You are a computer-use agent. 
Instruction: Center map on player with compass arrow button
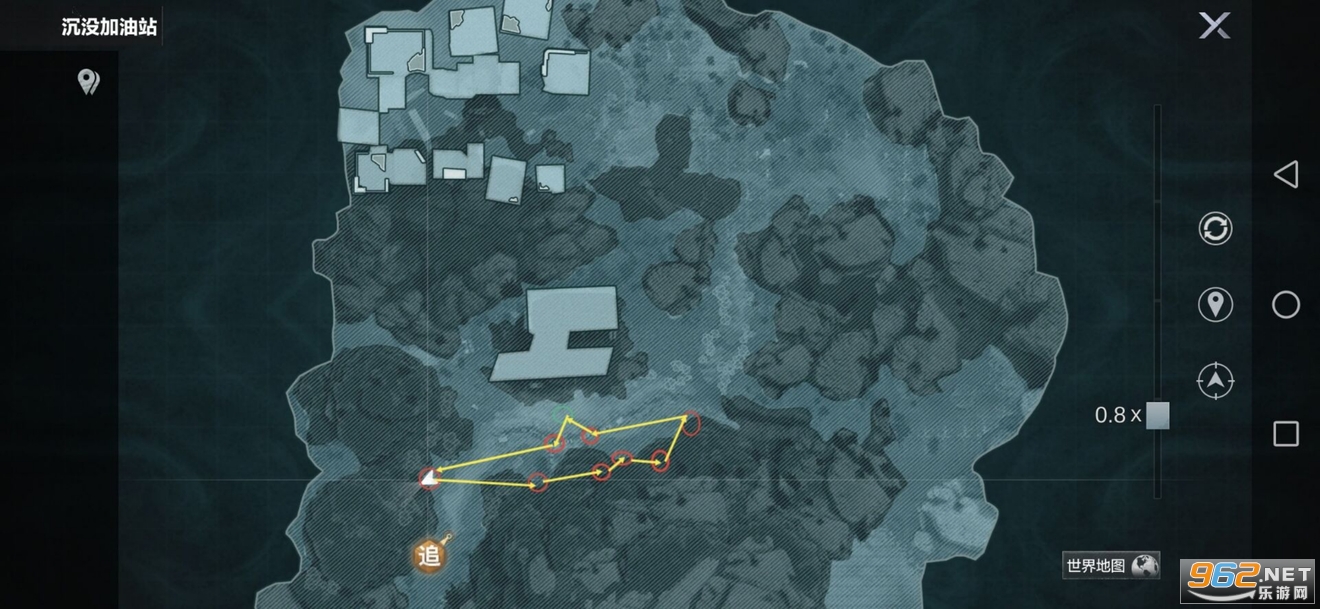[x=1215, y=380]
